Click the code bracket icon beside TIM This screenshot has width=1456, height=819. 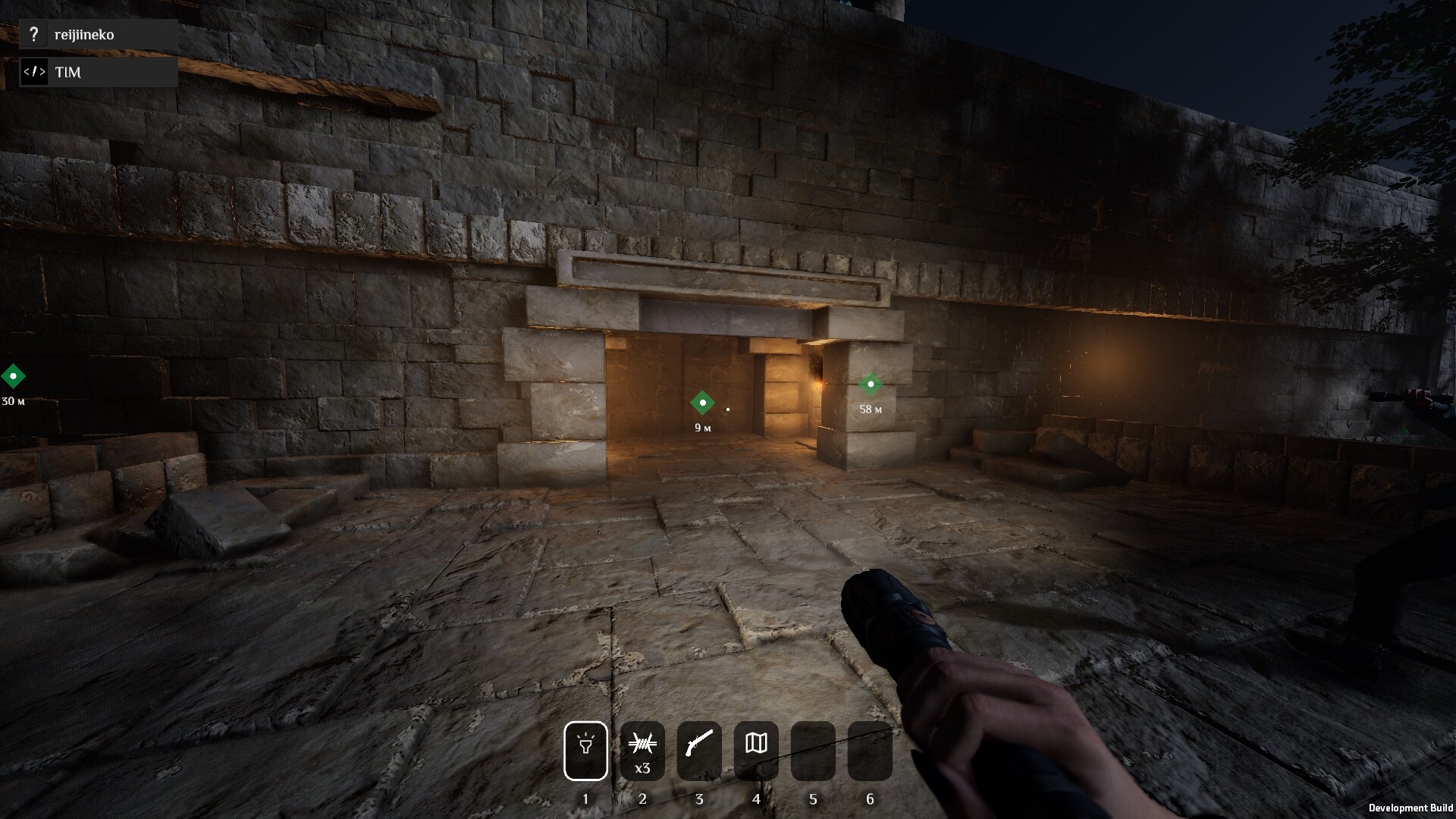coord(34,72)
